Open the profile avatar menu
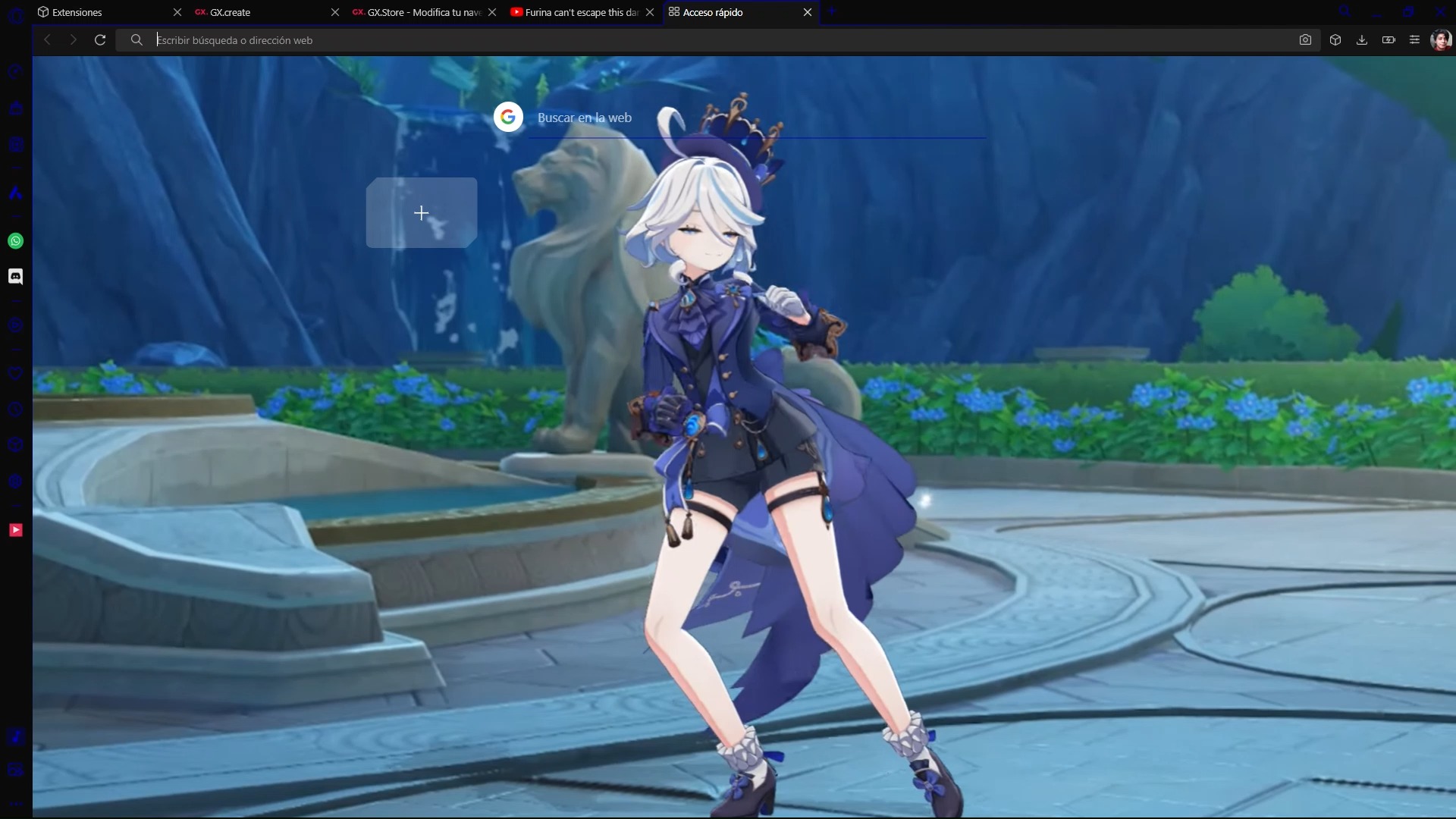This screenshot has width=1456, height=819. (1442, 39)
